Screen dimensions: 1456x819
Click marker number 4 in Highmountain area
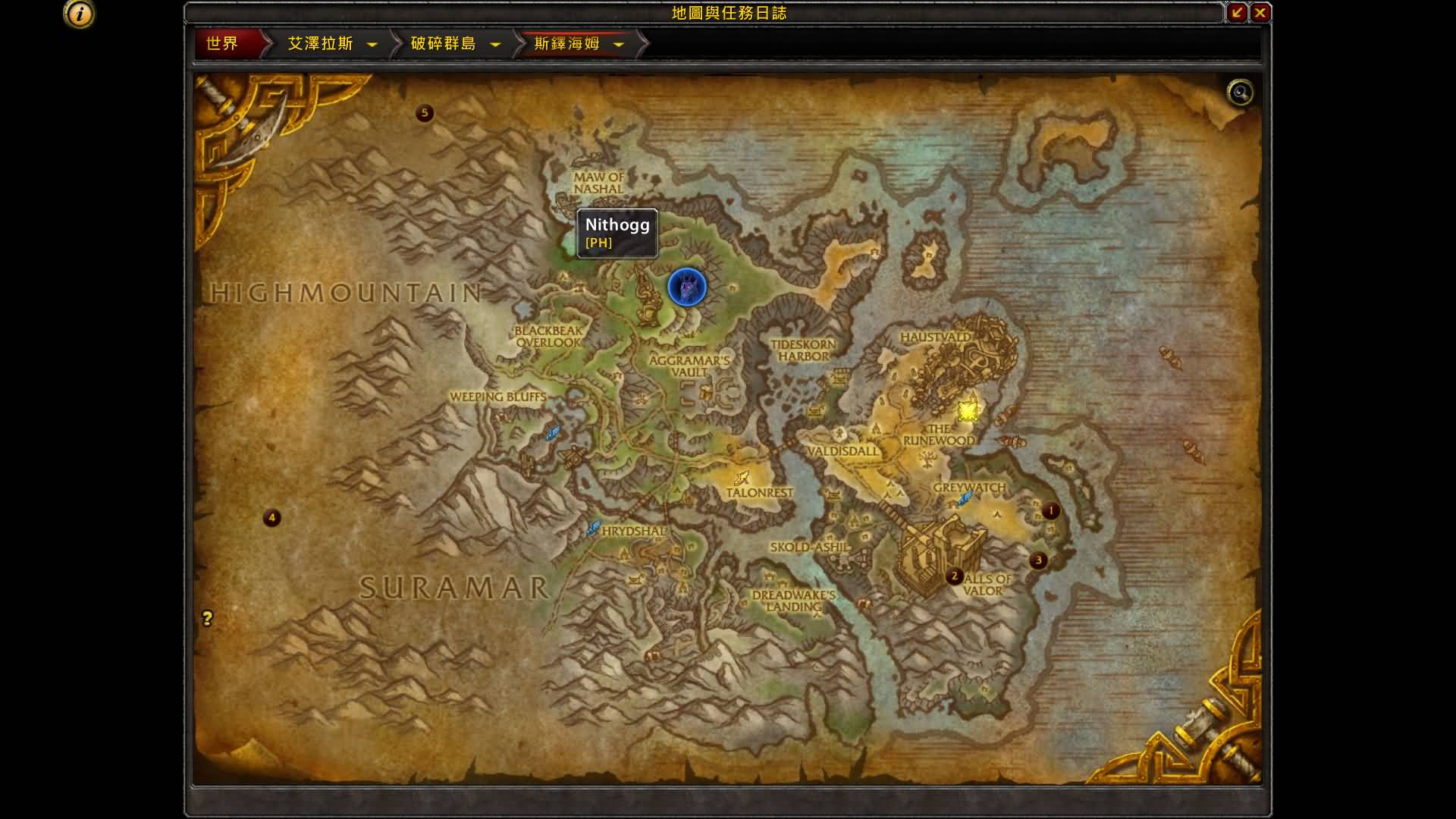point(271,518)
